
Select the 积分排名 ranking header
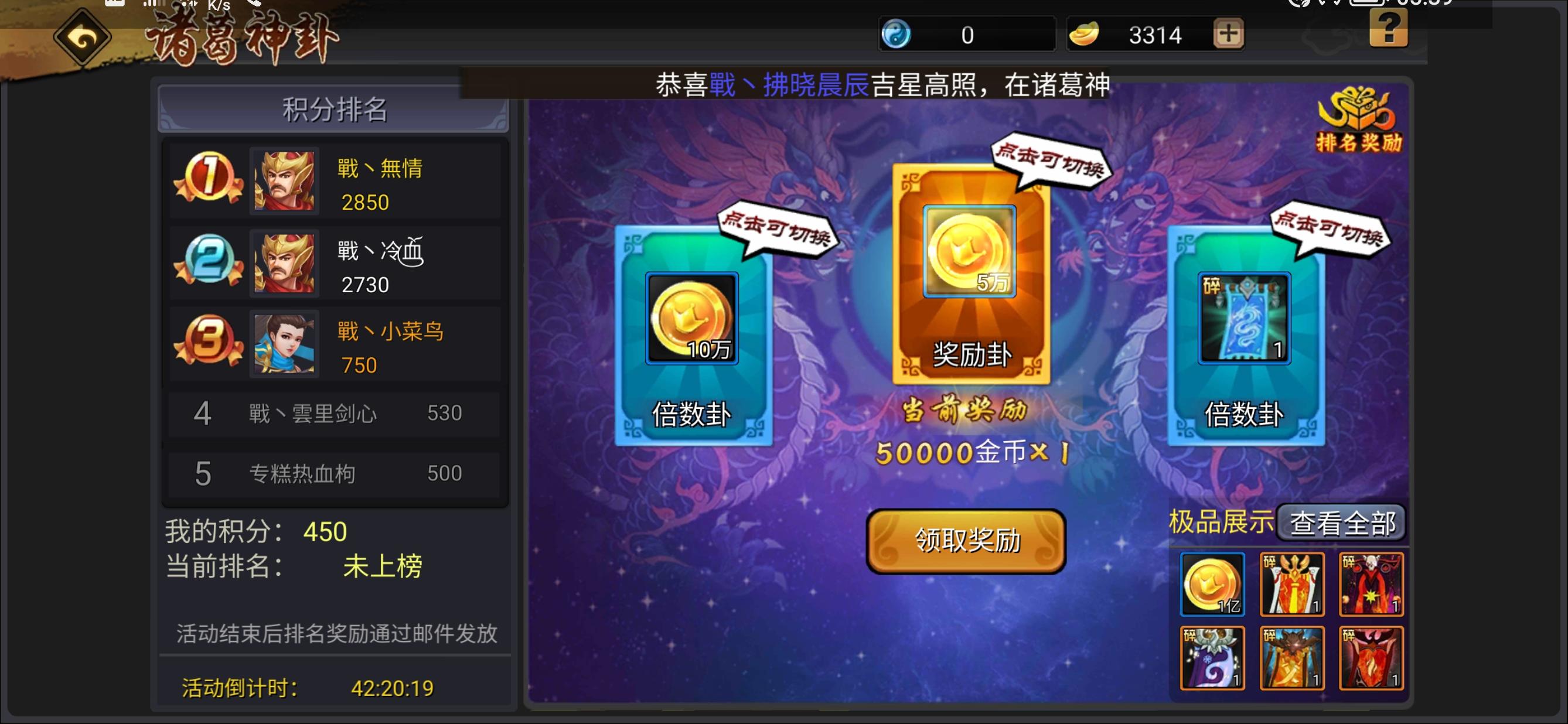coord(332,109)
